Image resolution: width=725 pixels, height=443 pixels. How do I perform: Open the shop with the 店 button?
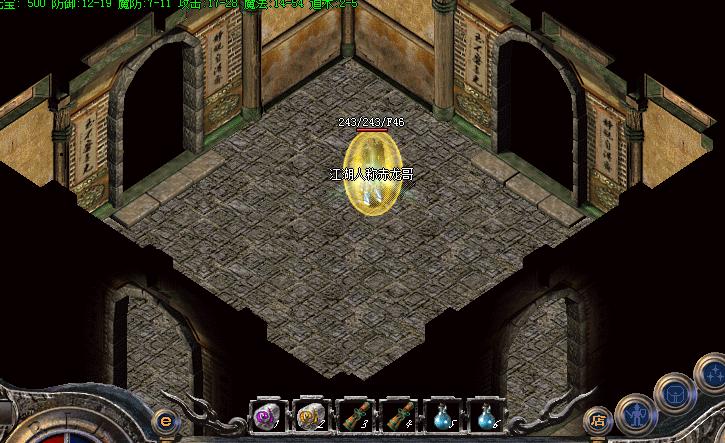click(x=598, y=421)
